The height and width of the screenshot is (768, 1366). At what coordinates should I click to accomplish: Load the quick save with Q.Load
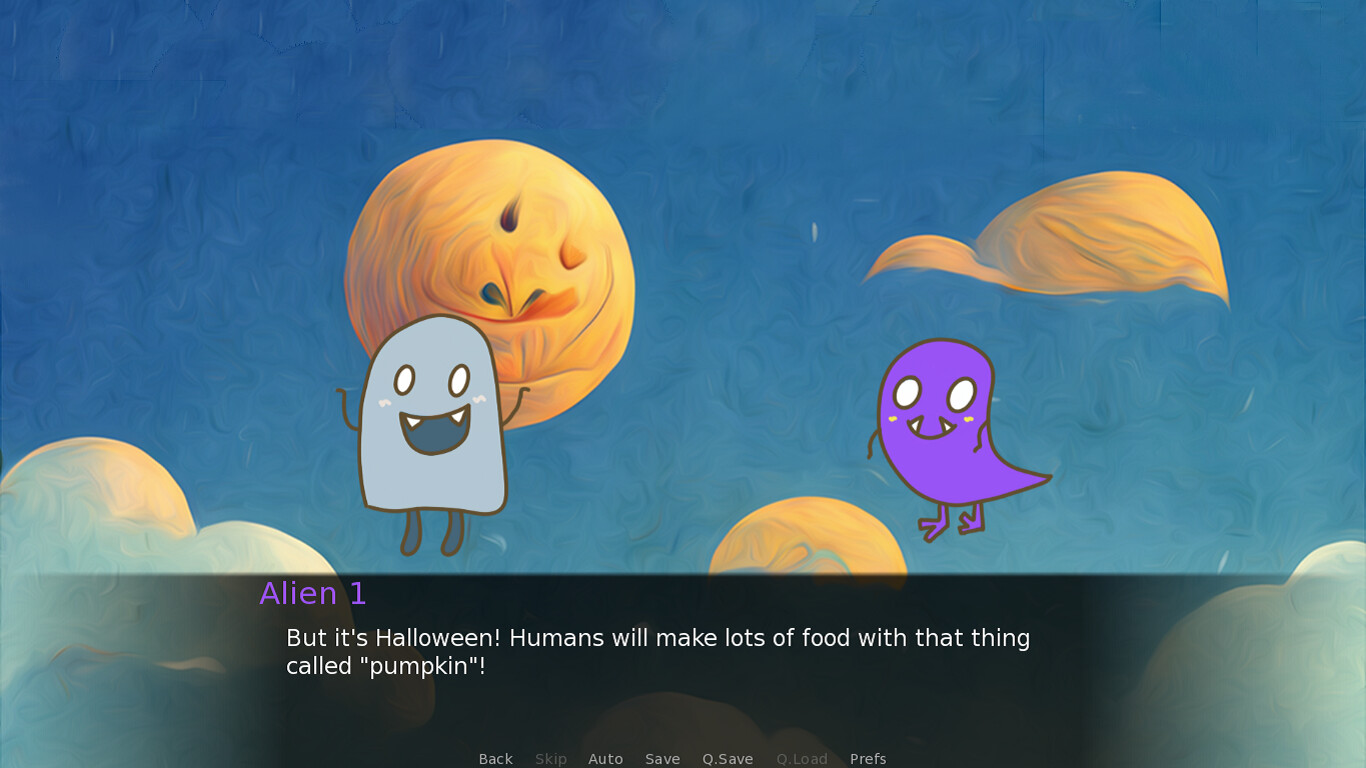tap(801, 759)
